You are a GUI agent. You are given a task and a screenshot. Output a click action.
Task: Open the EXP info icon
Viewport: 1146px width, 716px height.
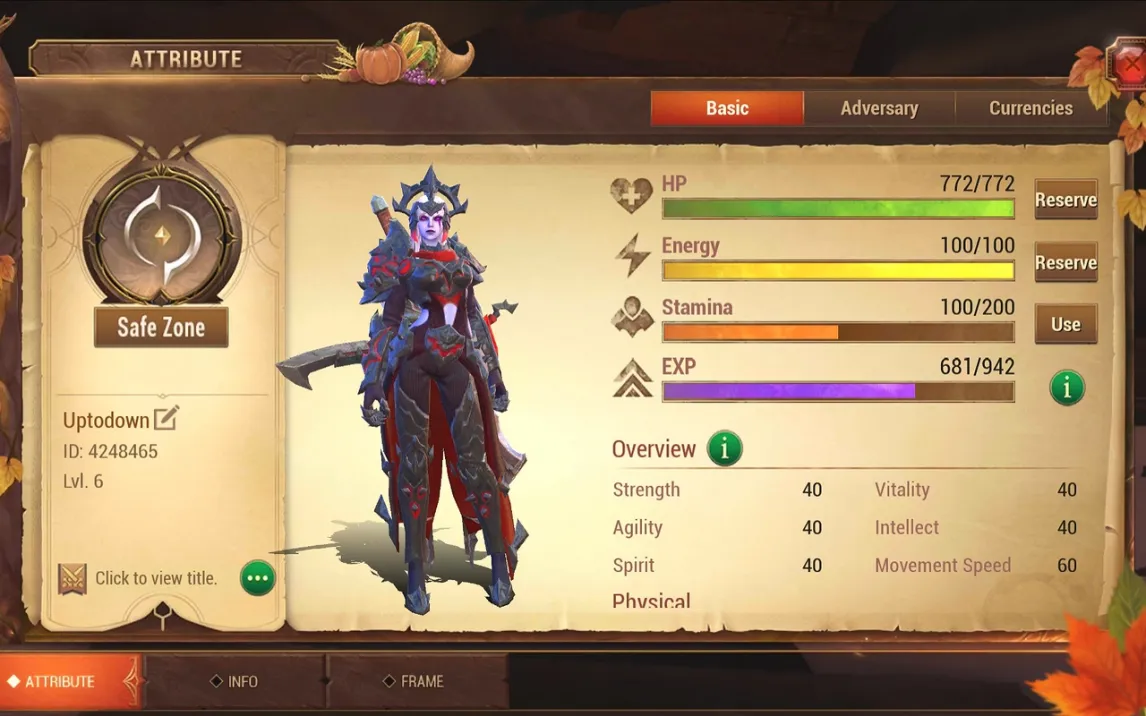pos(1066,387)
